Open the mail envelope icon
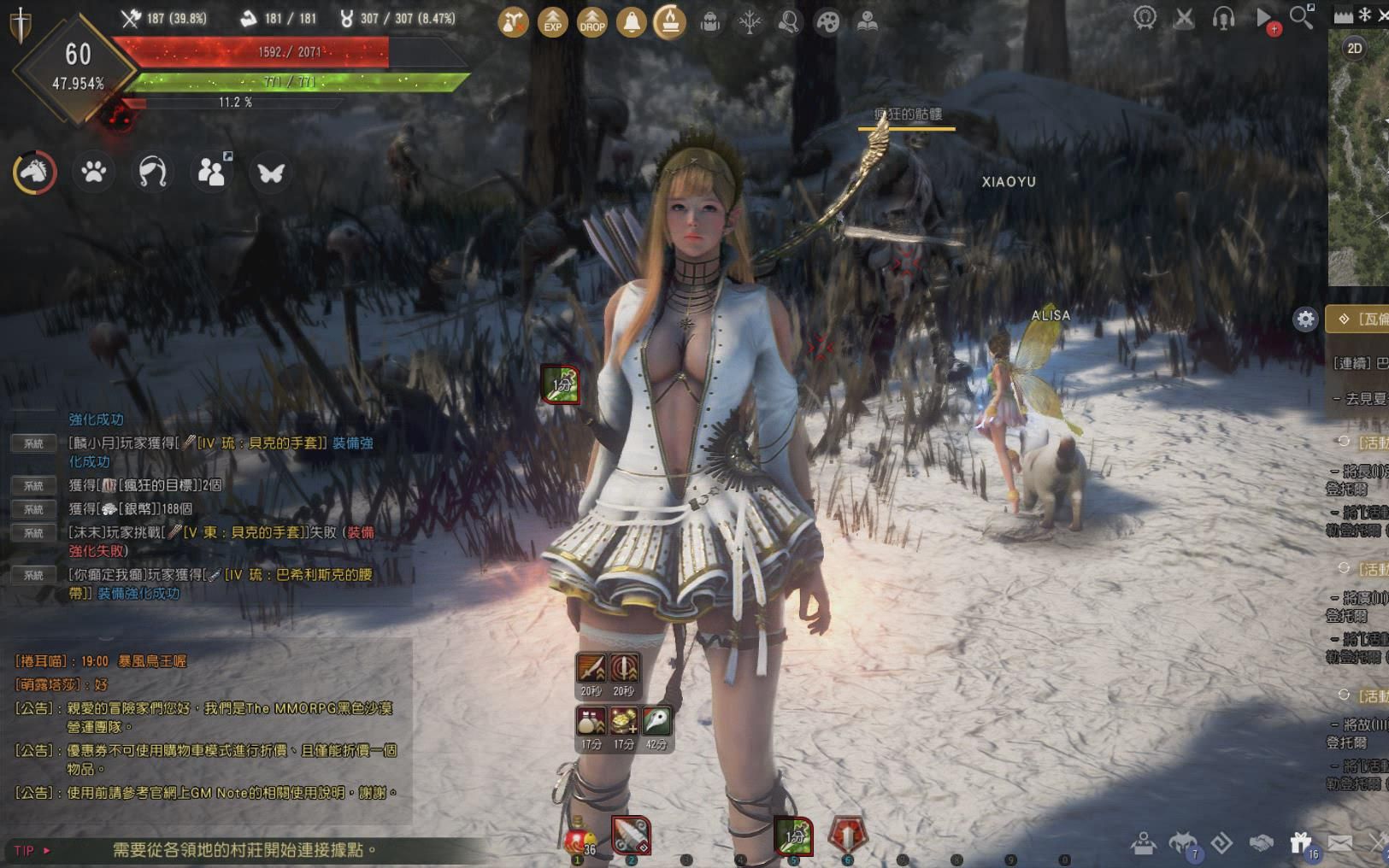Viewport: 1389px width, 868px height. pos(1340,844)
